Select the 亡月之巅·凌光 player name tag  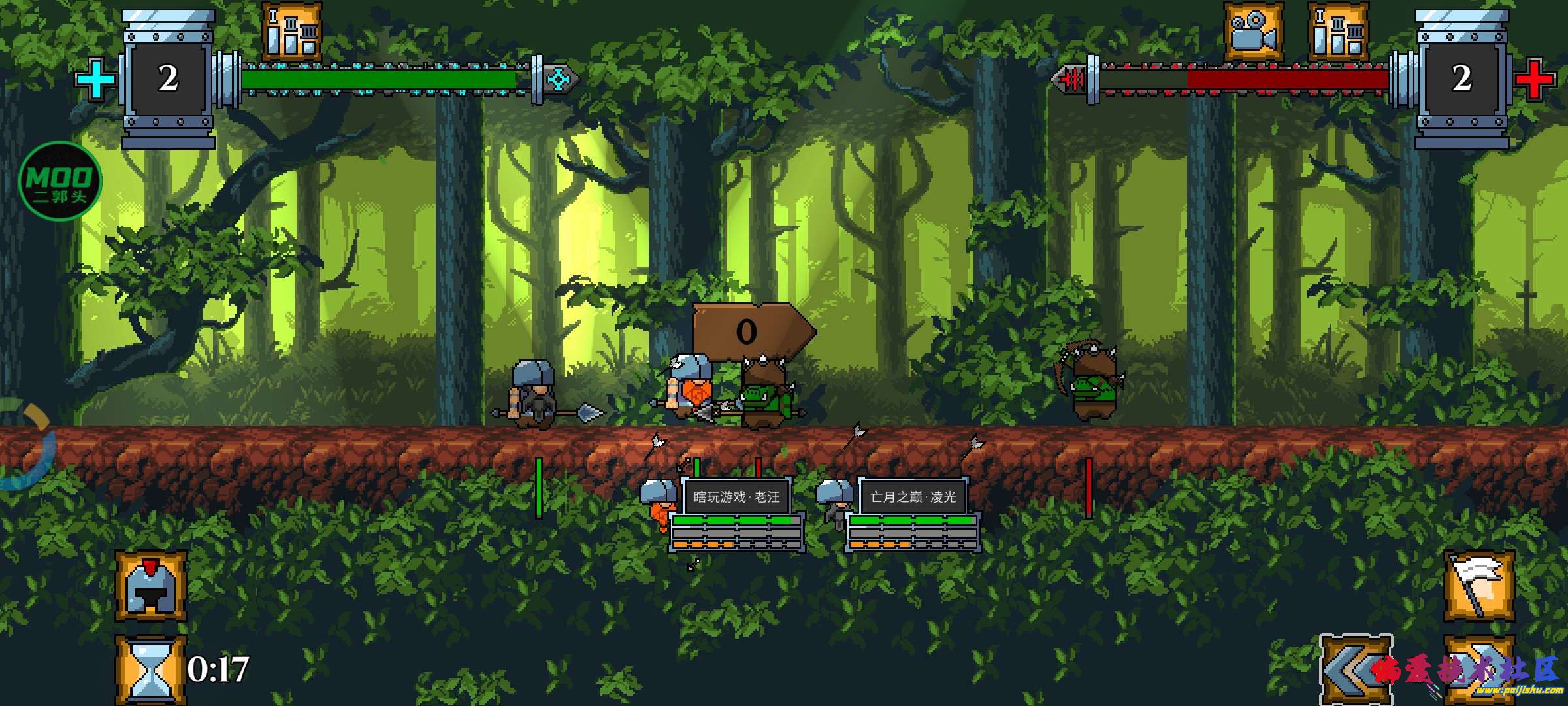[x=913, y=497]
